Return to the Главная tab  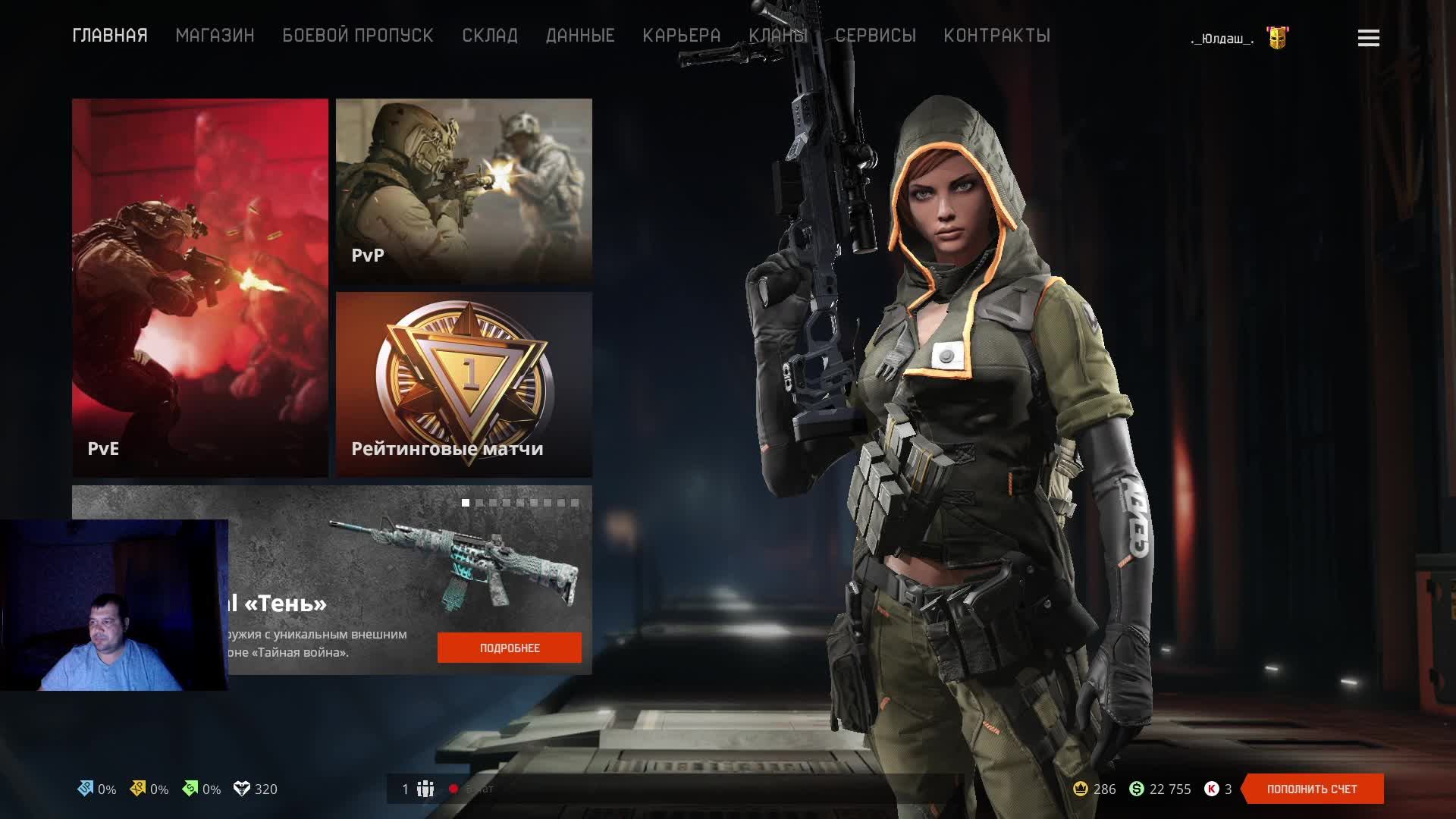[x=110, y=36]
